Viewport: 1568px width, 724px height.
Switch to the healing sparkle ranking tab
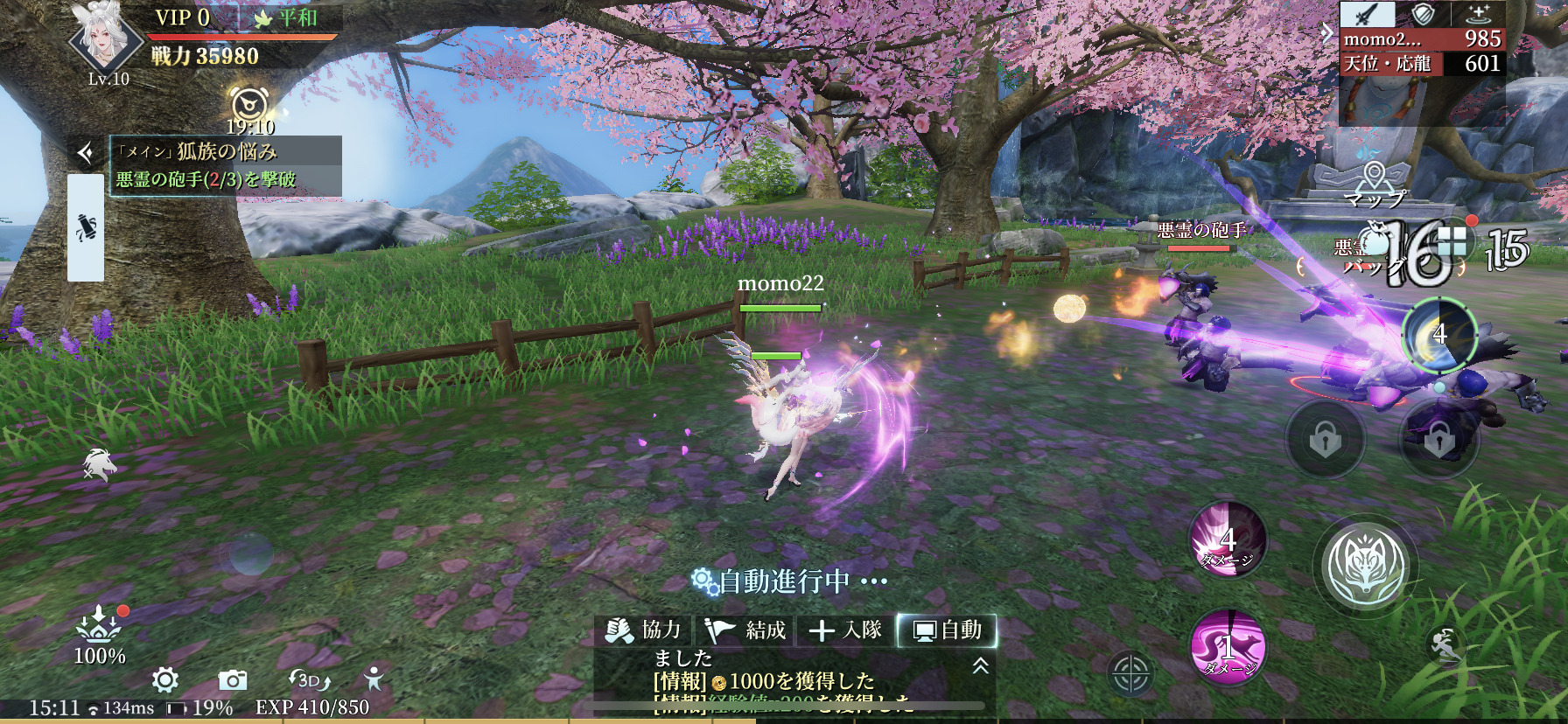click(x=1479, y=14)
